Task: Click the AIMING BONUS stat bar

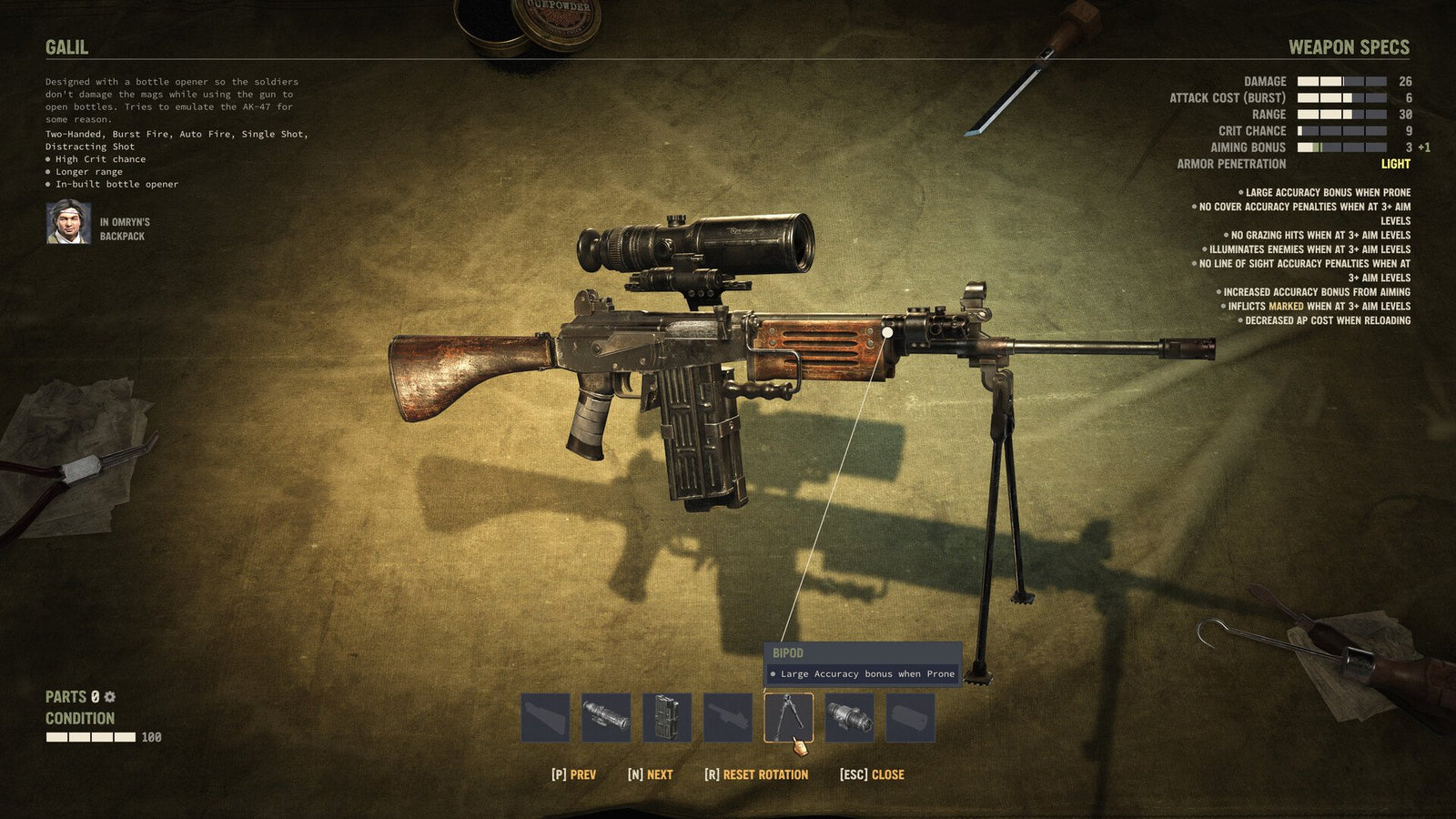Action: [x=1342, y=147]
